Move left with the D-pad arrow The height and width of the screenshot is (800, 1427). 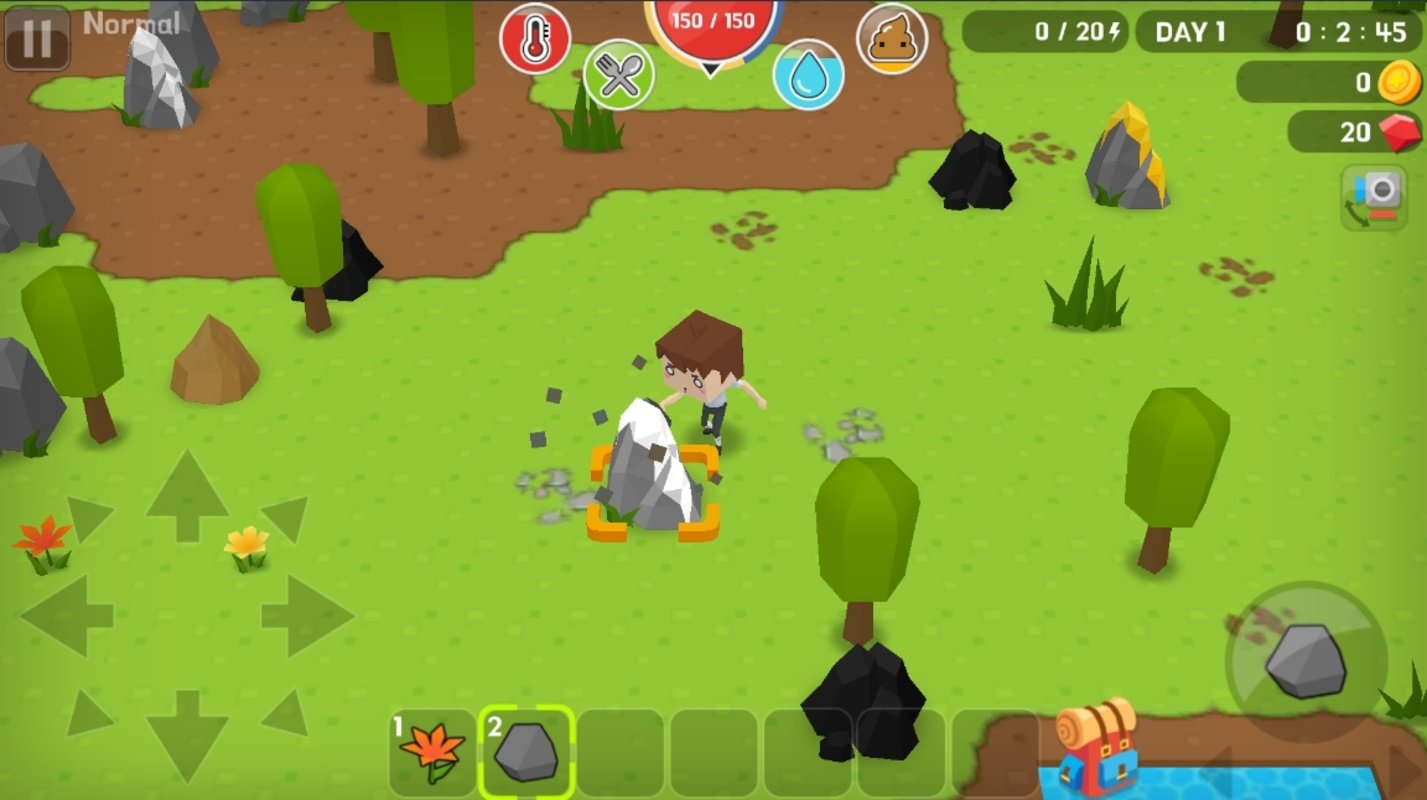[68, 615]
